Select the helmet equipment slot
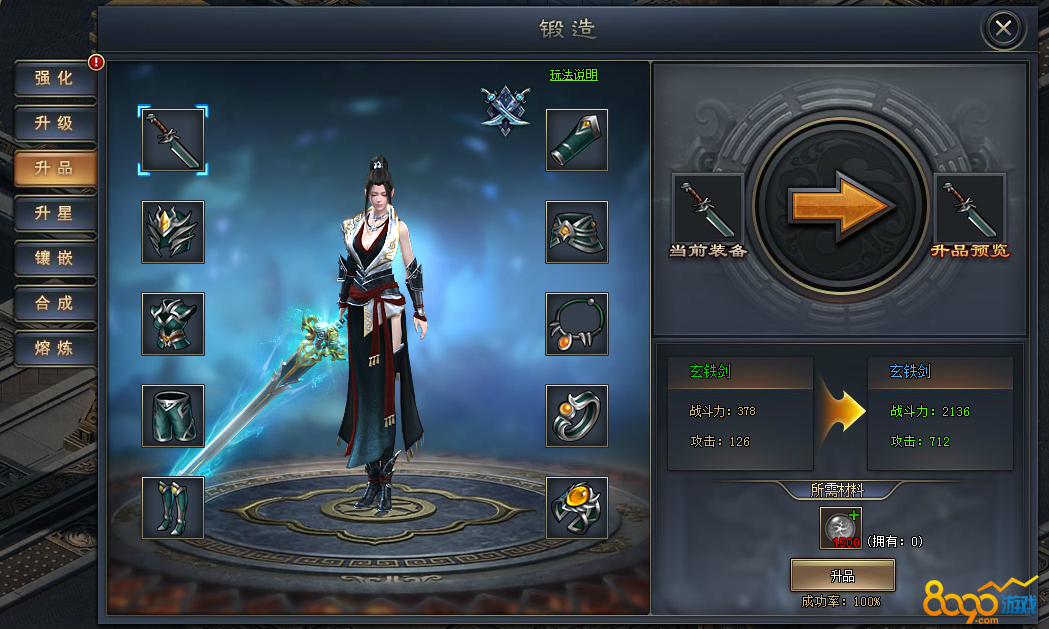Screen dimensions: 1049x629 tap(173, 232)
